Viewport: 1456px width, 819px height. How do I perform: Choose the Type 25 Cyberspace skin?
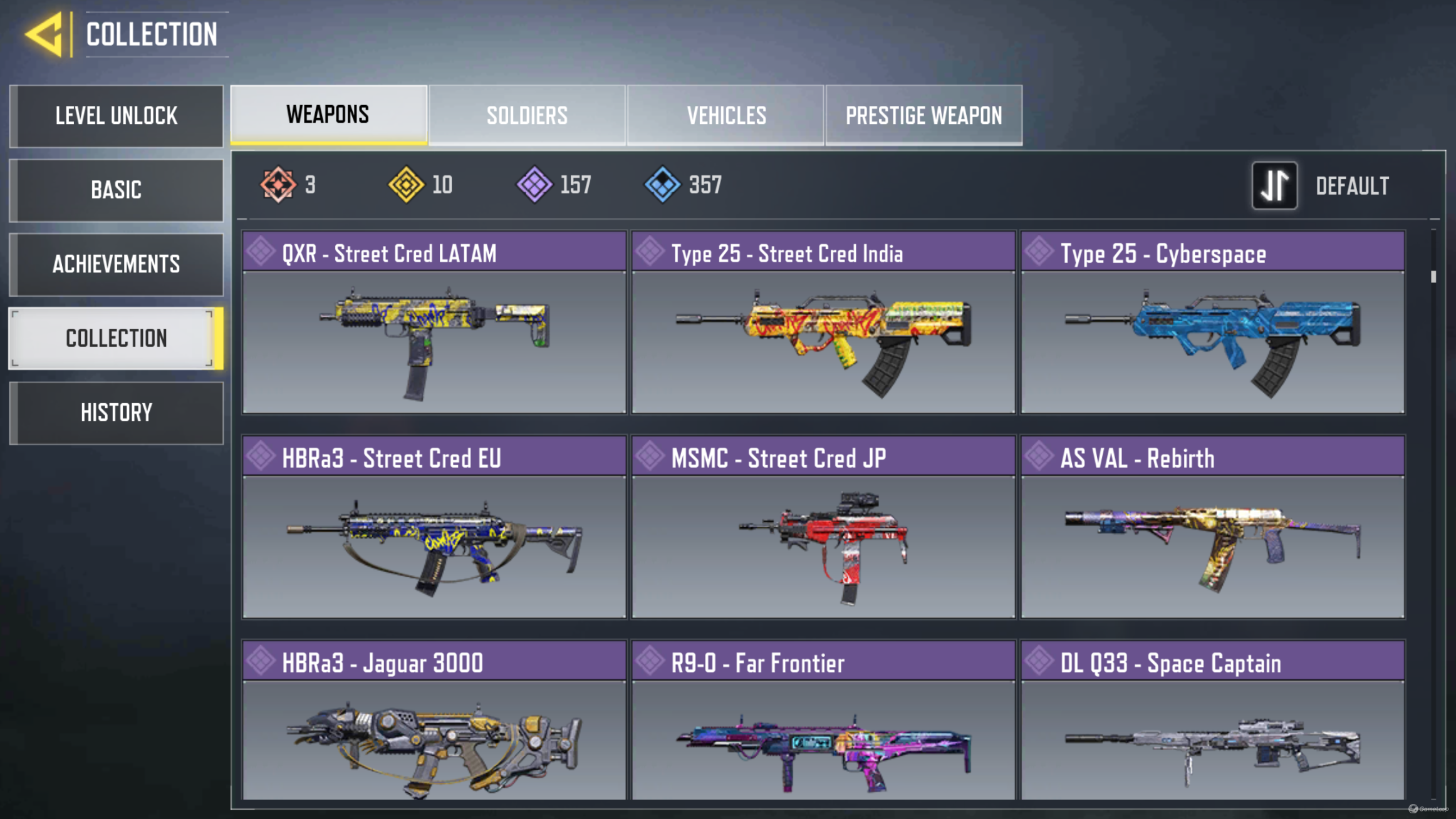click(x=1212, y=322)
